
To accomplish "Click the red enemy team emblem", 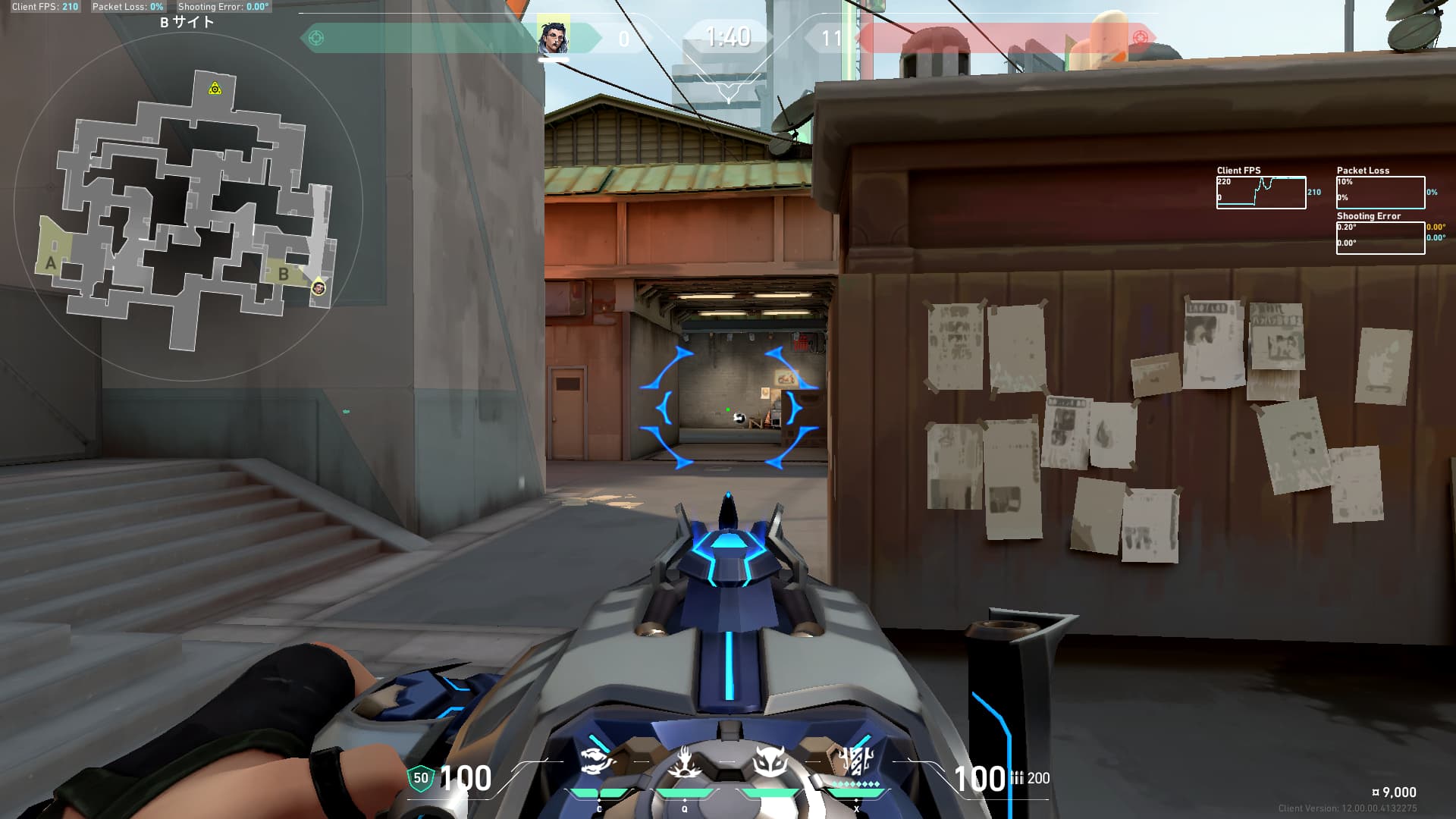I will pyautogui.click(x=1139, y=38).
